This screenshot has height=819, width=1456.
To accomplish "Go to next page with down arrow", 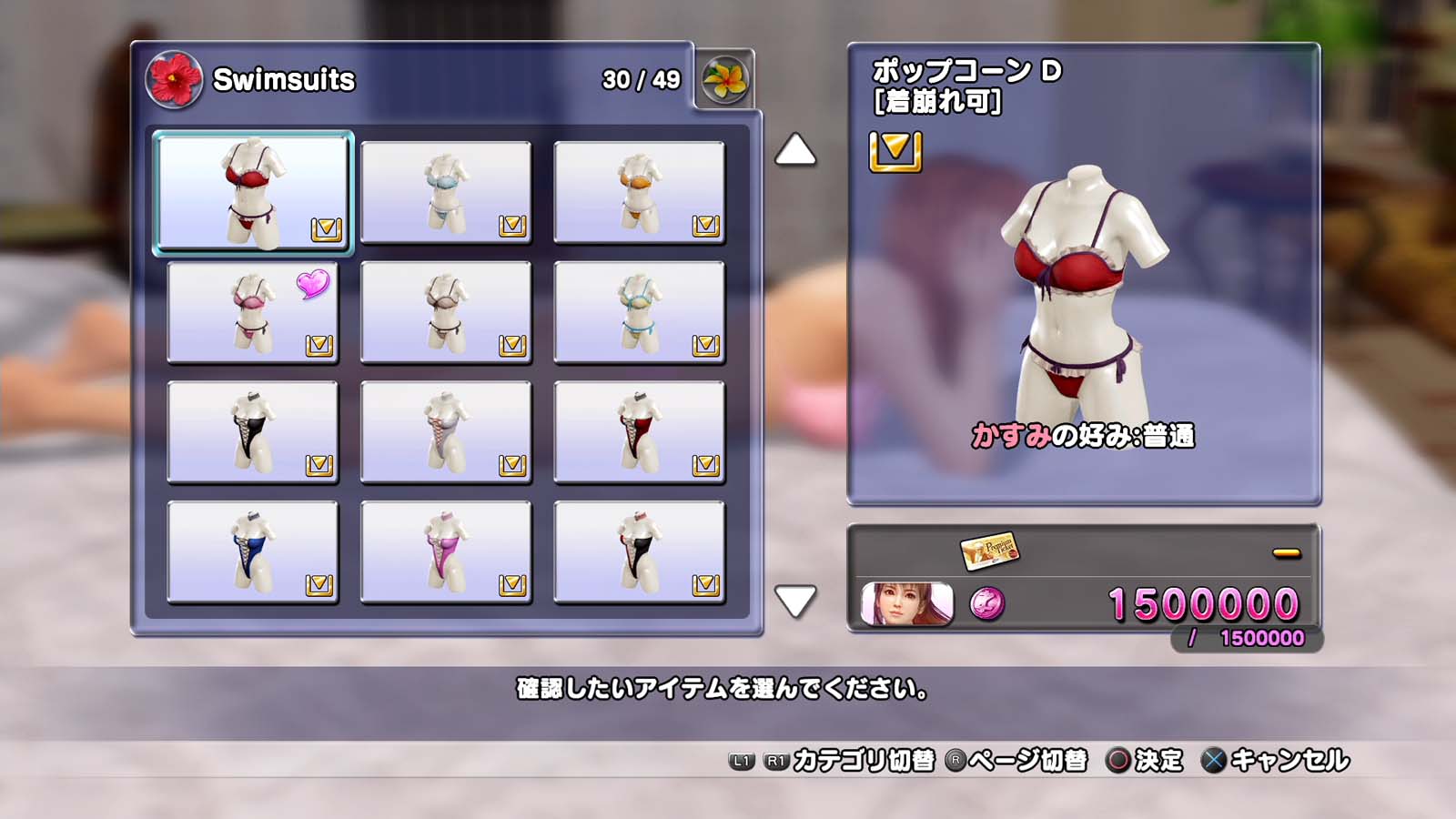I will (795, 601).
